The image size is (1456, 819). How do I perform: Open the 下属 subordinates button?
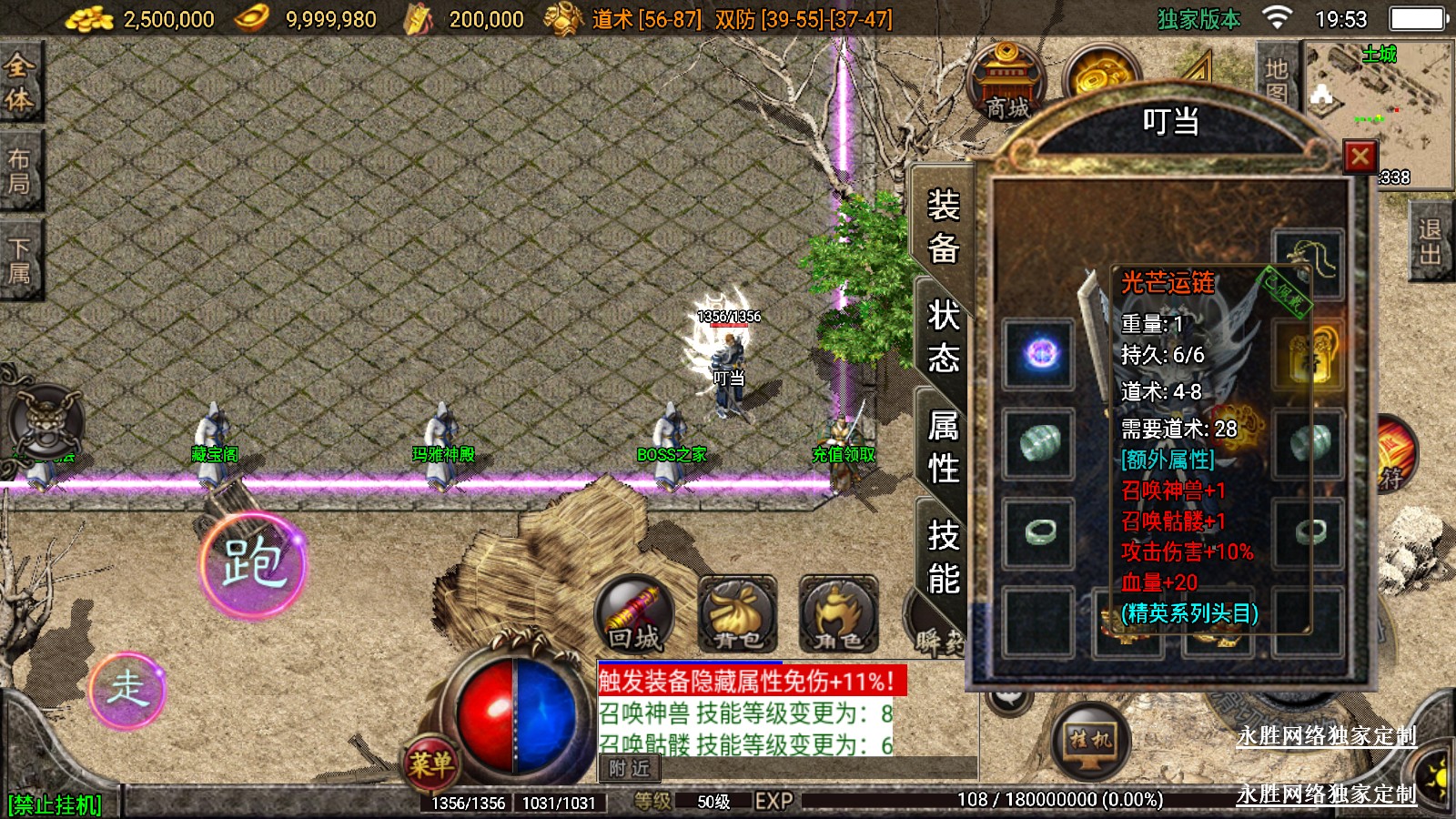tap(19, 260)
